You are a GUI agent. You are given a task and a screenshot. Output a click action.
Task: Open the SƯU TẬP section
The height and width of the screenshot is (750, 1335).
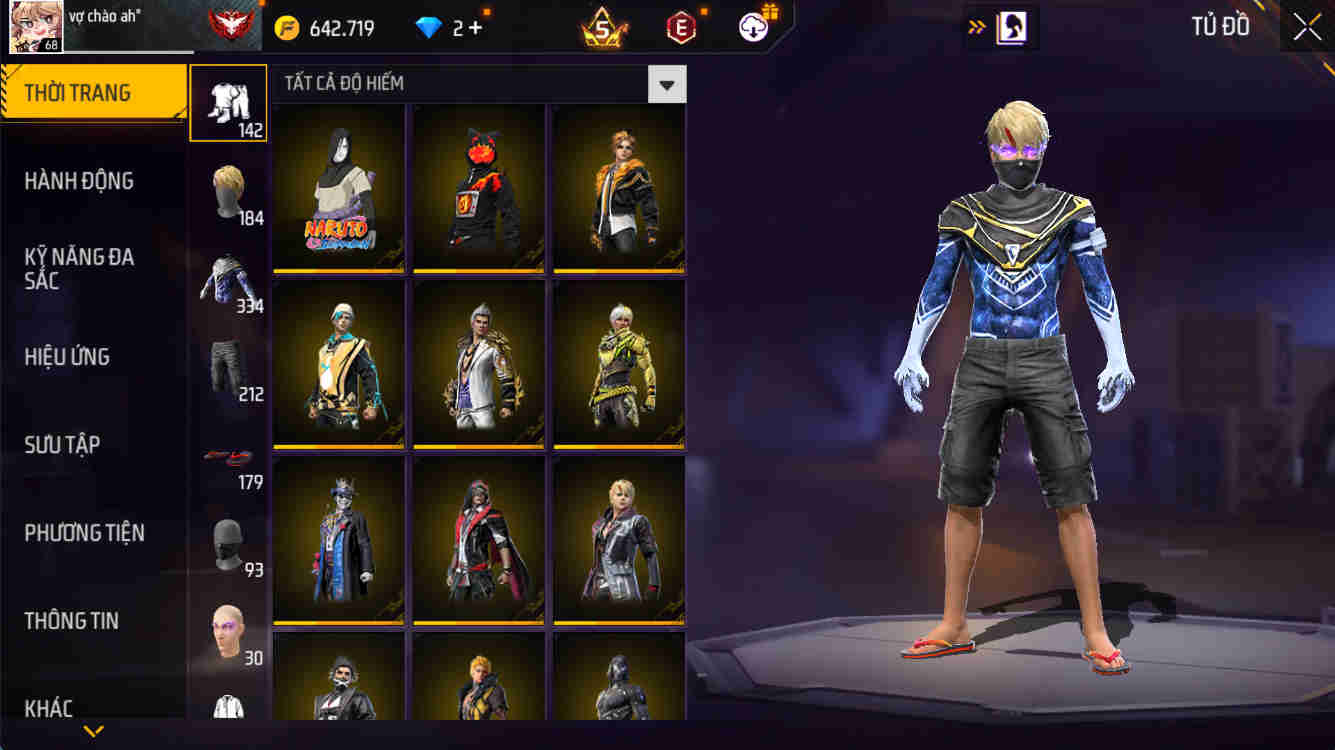pos(91,444)
